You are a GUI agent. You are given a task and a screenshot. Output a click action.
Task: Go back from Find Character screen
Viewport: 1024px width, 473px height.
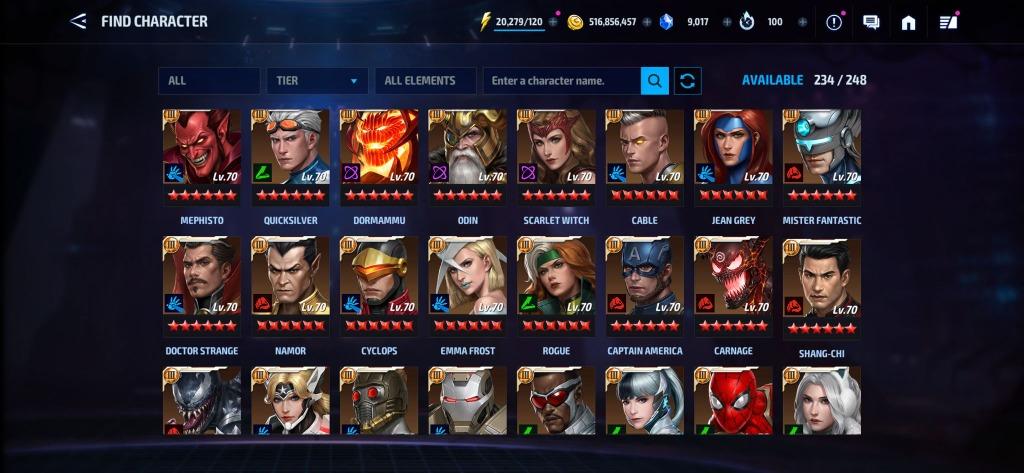[x=77, y=21]
